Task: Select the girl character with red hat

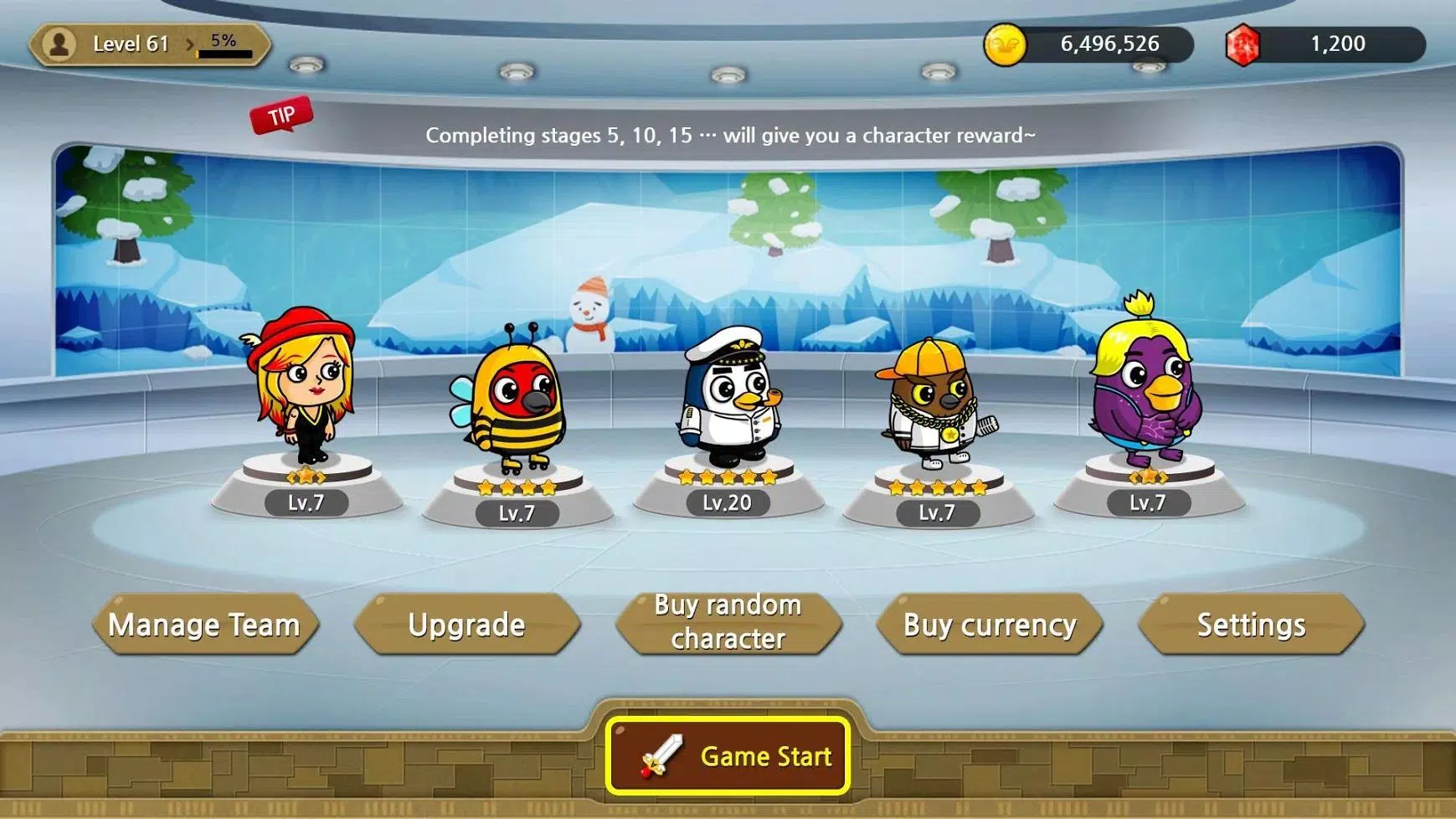Action: [306, 394]
